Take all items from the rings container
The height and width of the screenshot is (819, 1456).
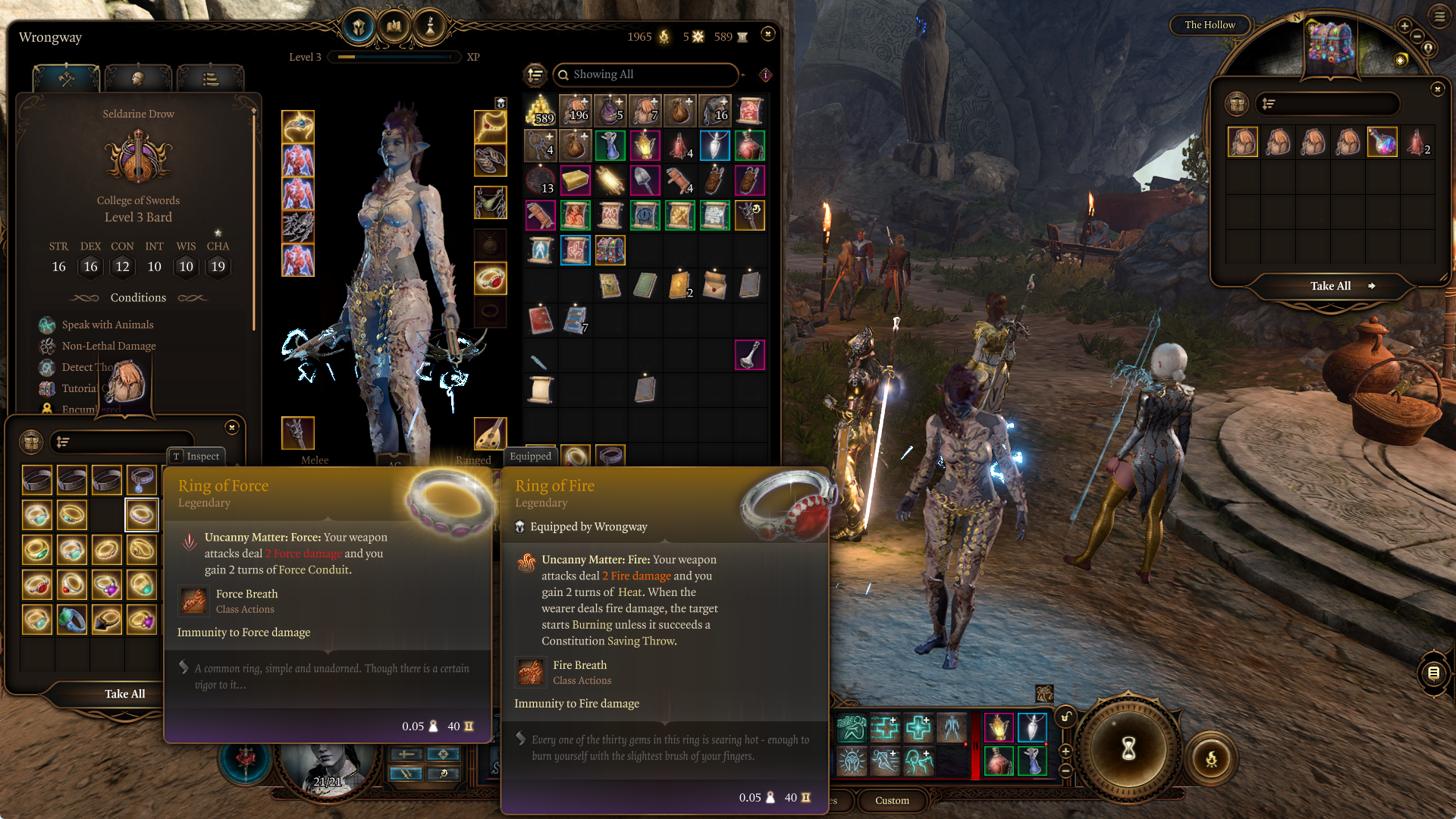click(124, 694)
